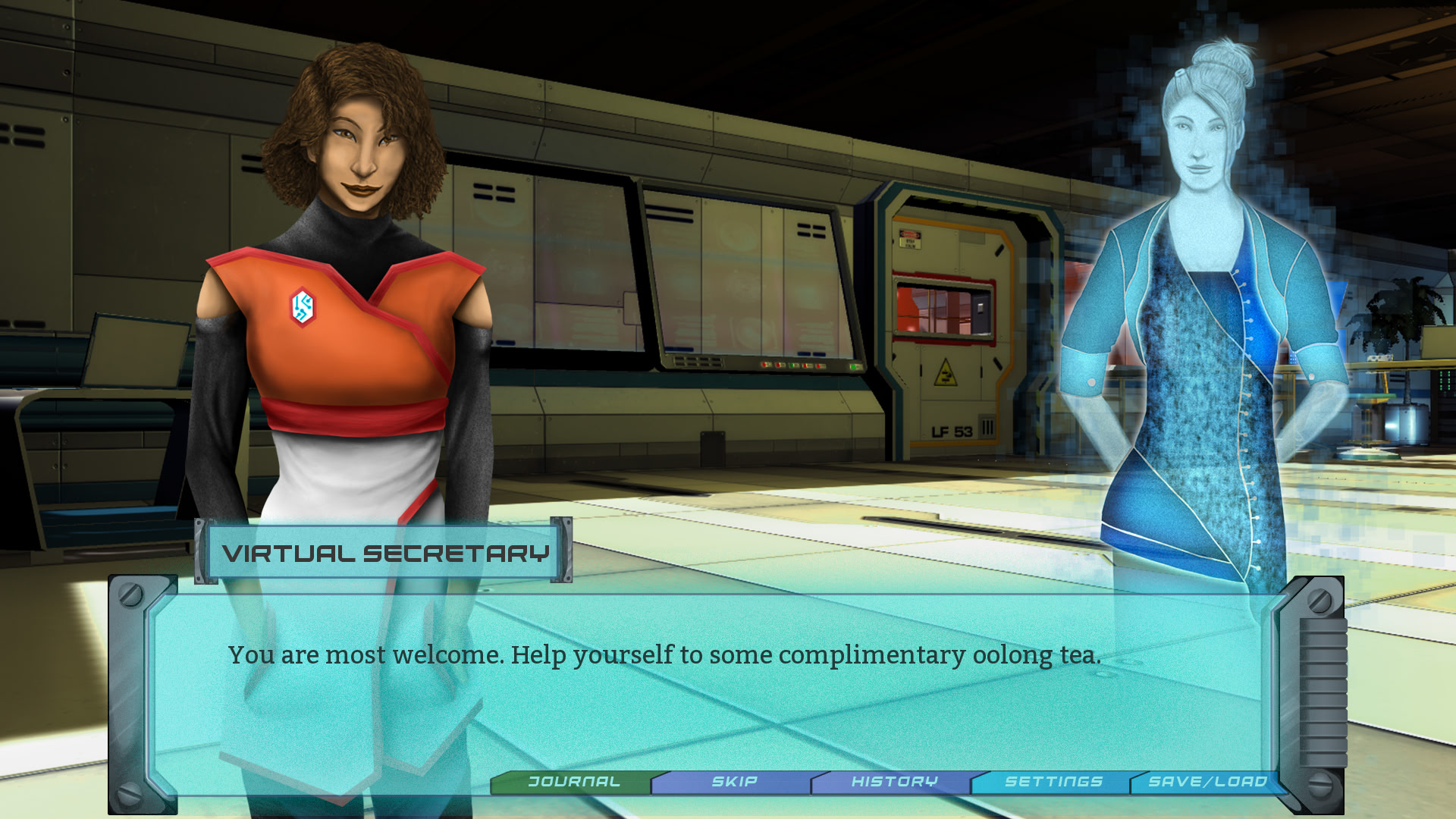
Task: Skip the dialogue with the Skip button
Action: pyautogui.click(x=734, y=782)
